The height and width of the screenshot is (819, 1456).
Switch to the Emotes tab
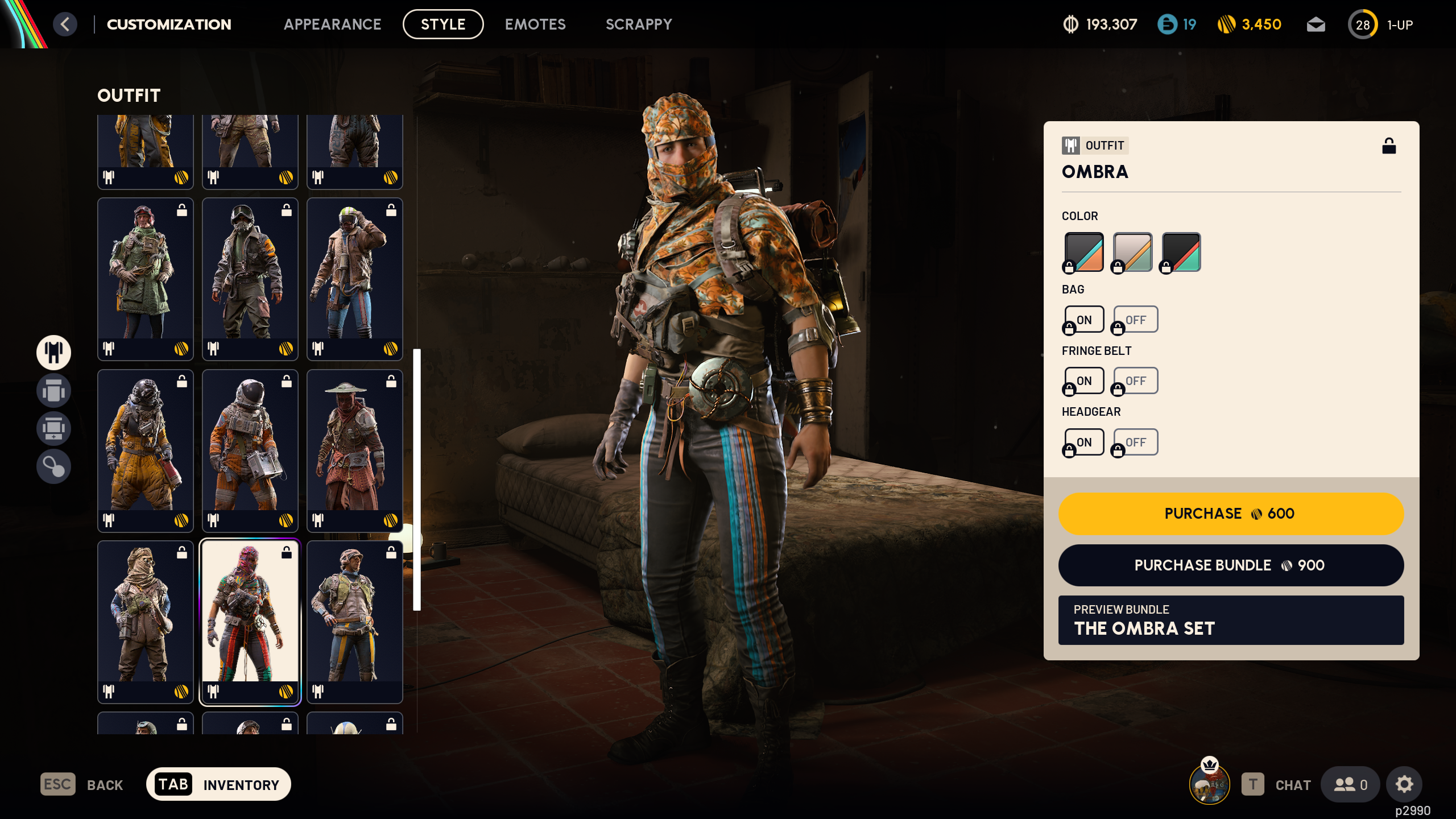[x=535, y=24]
